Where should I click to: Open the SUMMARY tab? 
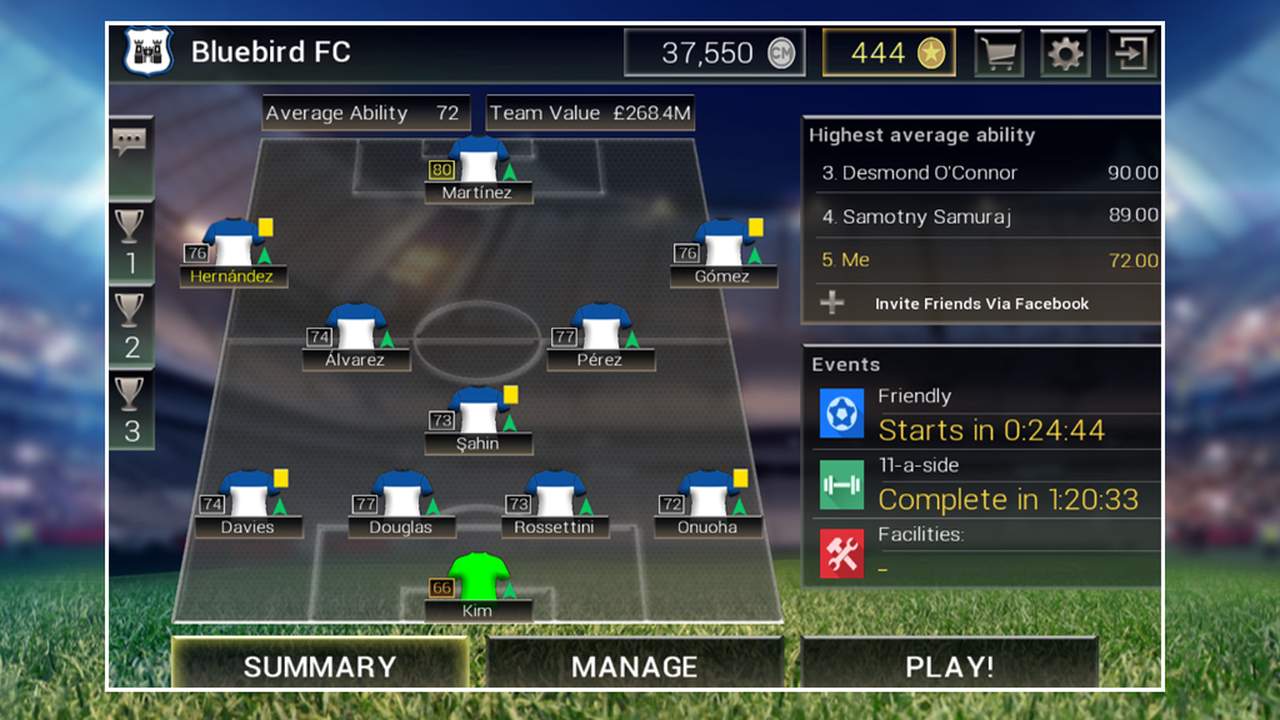point(320,666)
